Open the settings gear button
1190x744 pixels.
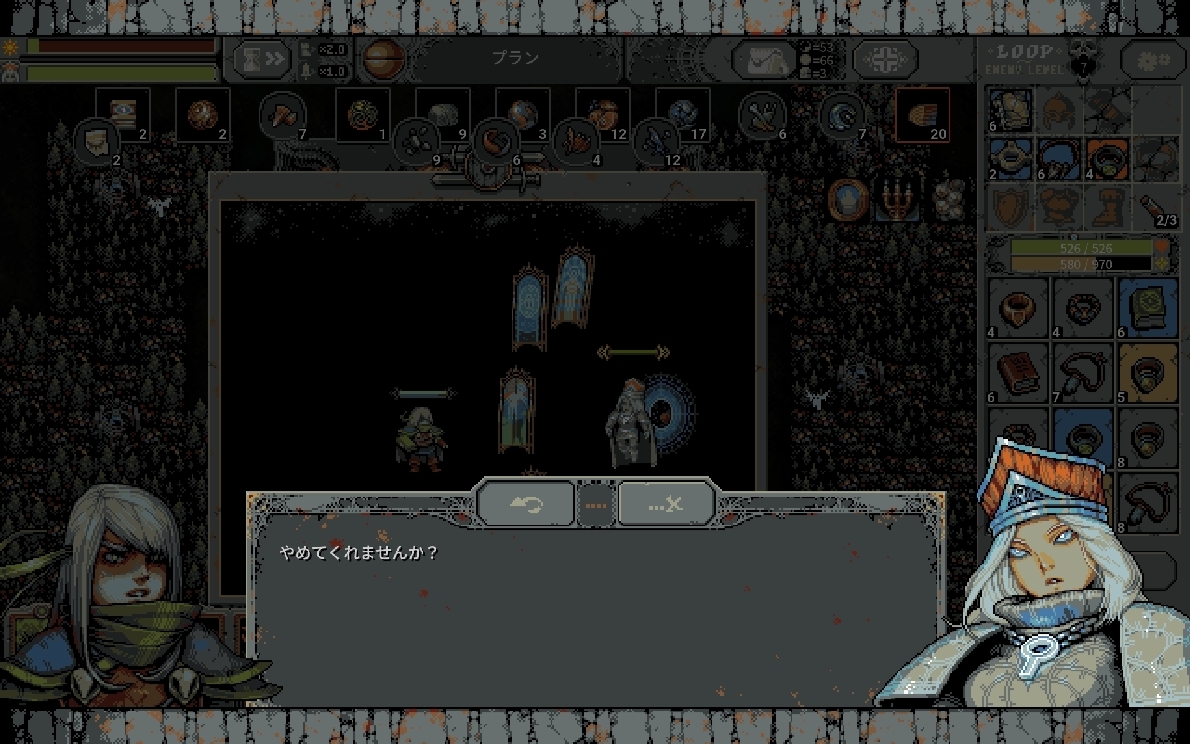pos(1152,60)
